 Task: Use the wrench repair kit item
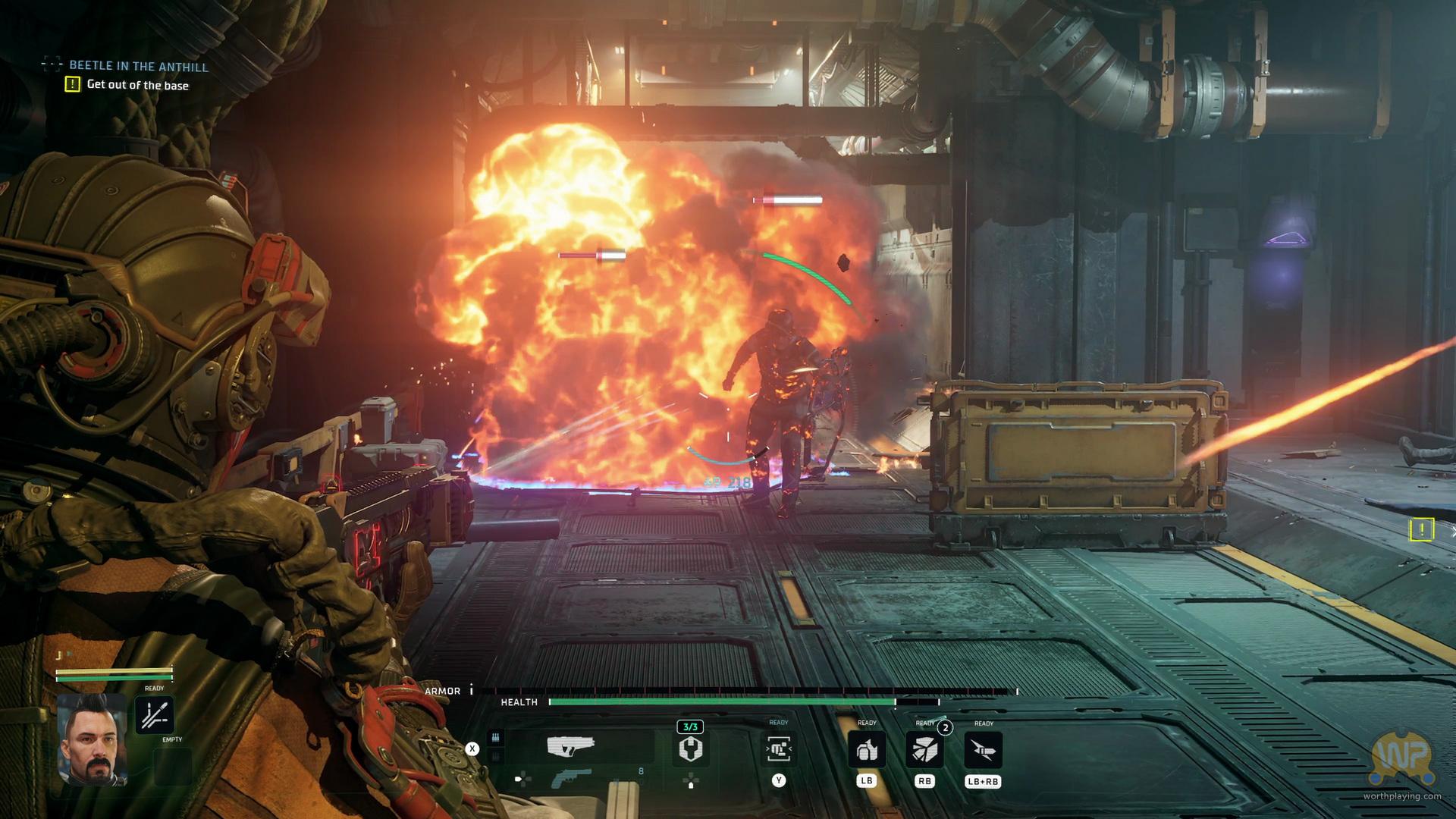pos(690,749)
